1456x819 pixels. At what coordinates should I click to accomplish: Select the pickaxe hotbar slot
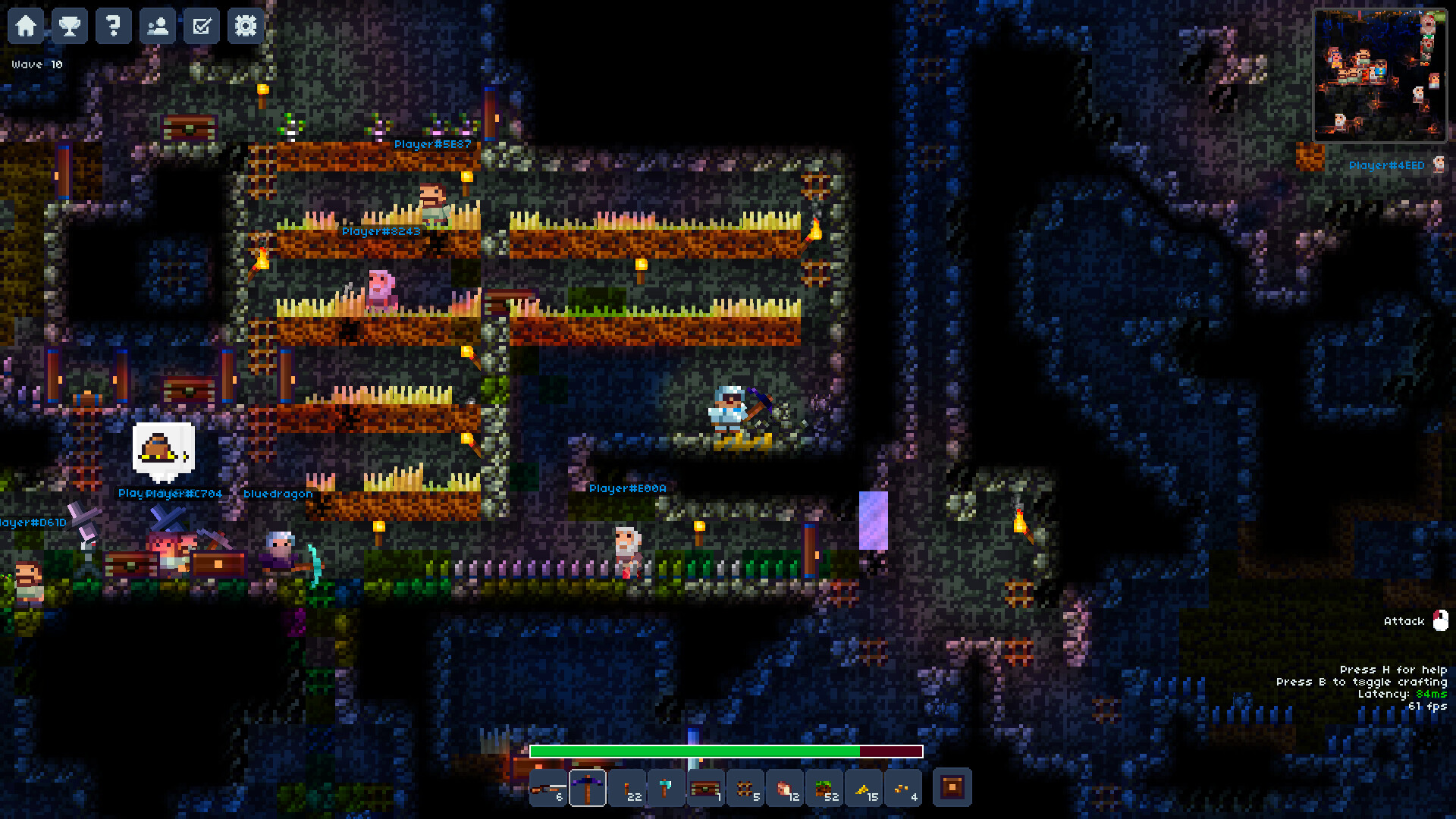click(589, 788)
